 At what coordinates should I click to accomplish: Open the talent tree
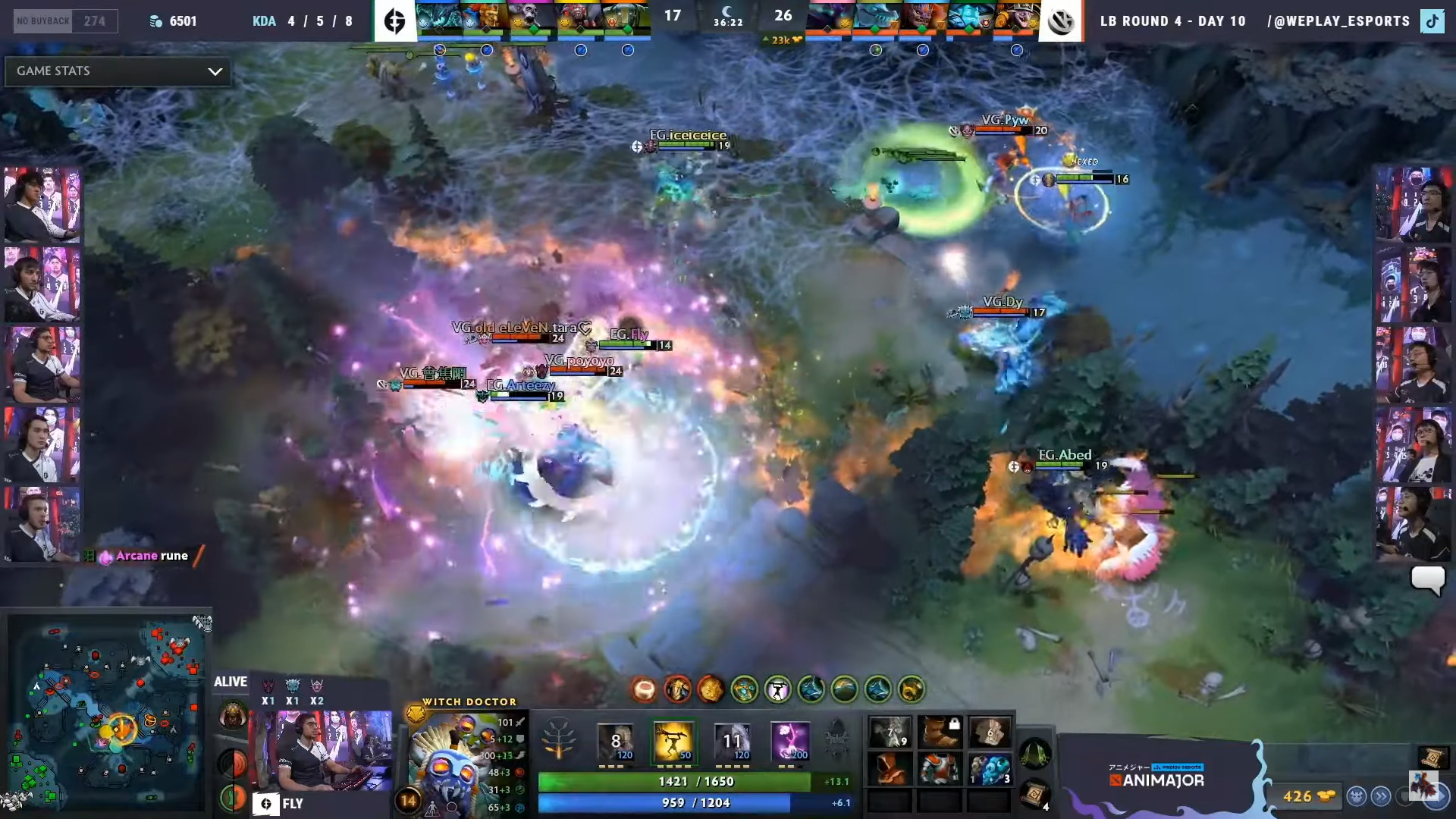pos(559,739)
